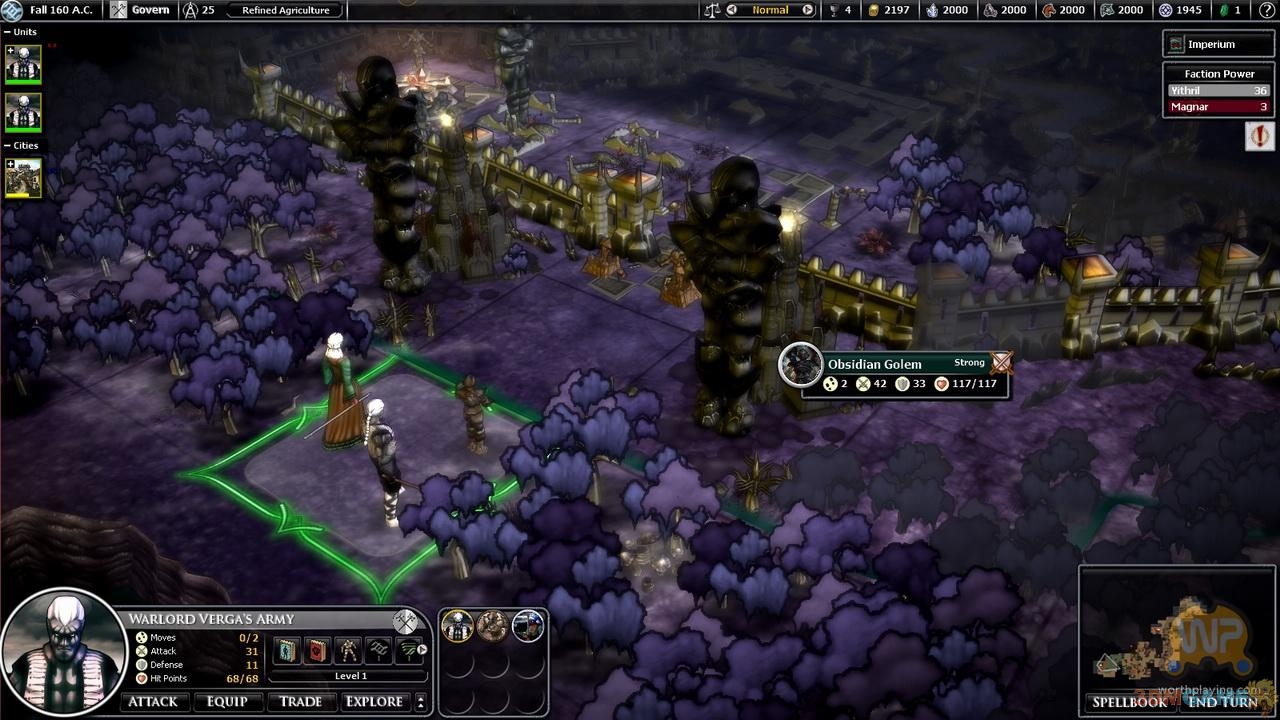Click Warlord Verga's large portrait
Image resolution: width=1280 pixels, height=720 pixels.
pyautogui.click(x=62, y=652)
